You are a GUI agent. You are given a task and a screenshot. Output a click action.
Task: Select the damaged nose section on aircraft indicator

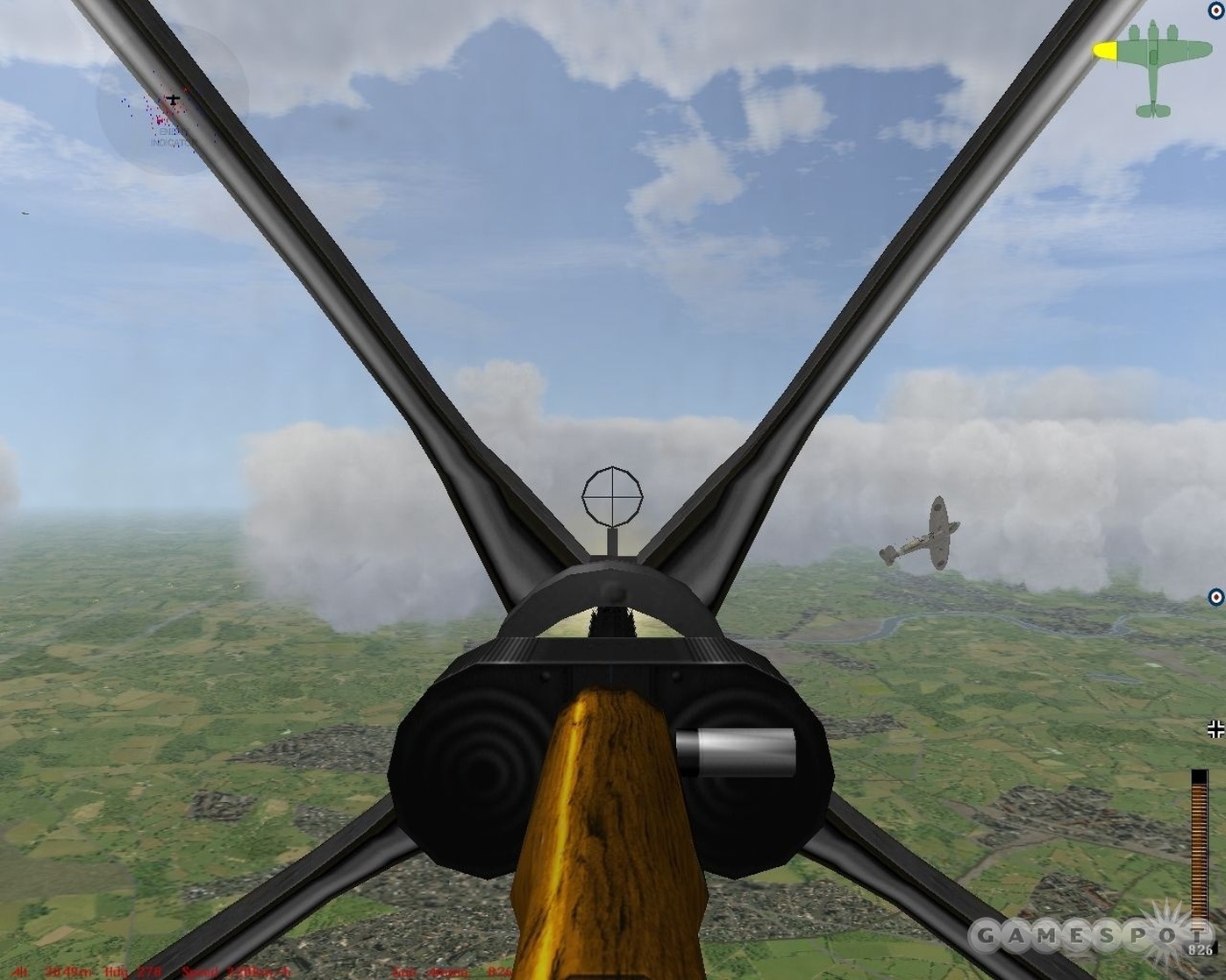pos(1107,50)
